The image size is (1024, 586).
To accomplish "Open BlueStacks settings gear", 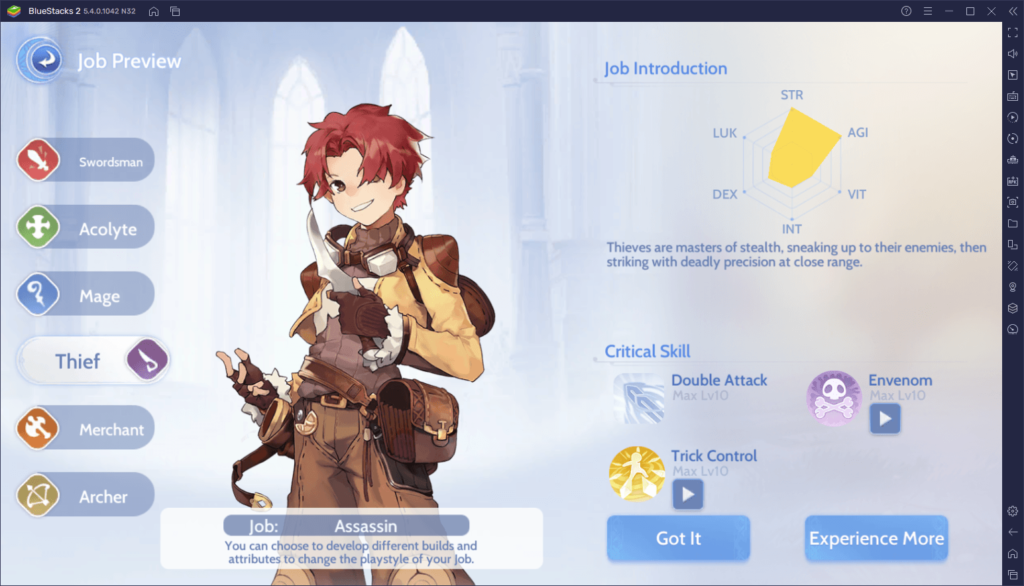I will [x=1012, y=511].
